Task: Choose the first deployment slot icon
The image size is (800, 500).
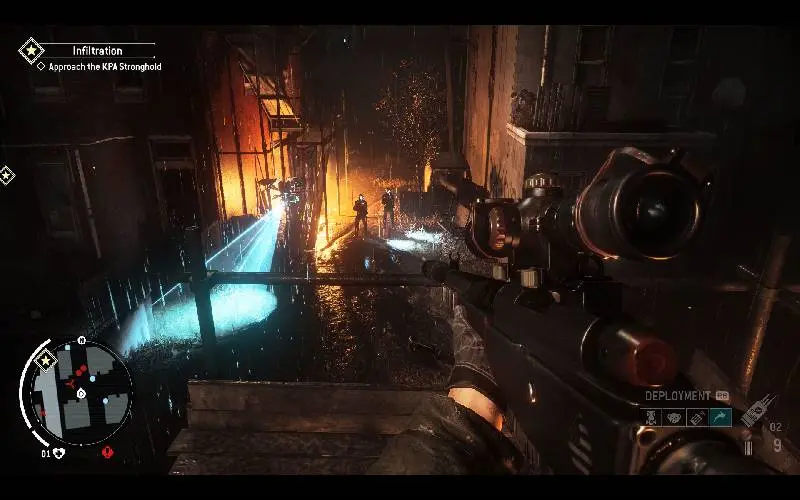Action: tap(651, 418)
